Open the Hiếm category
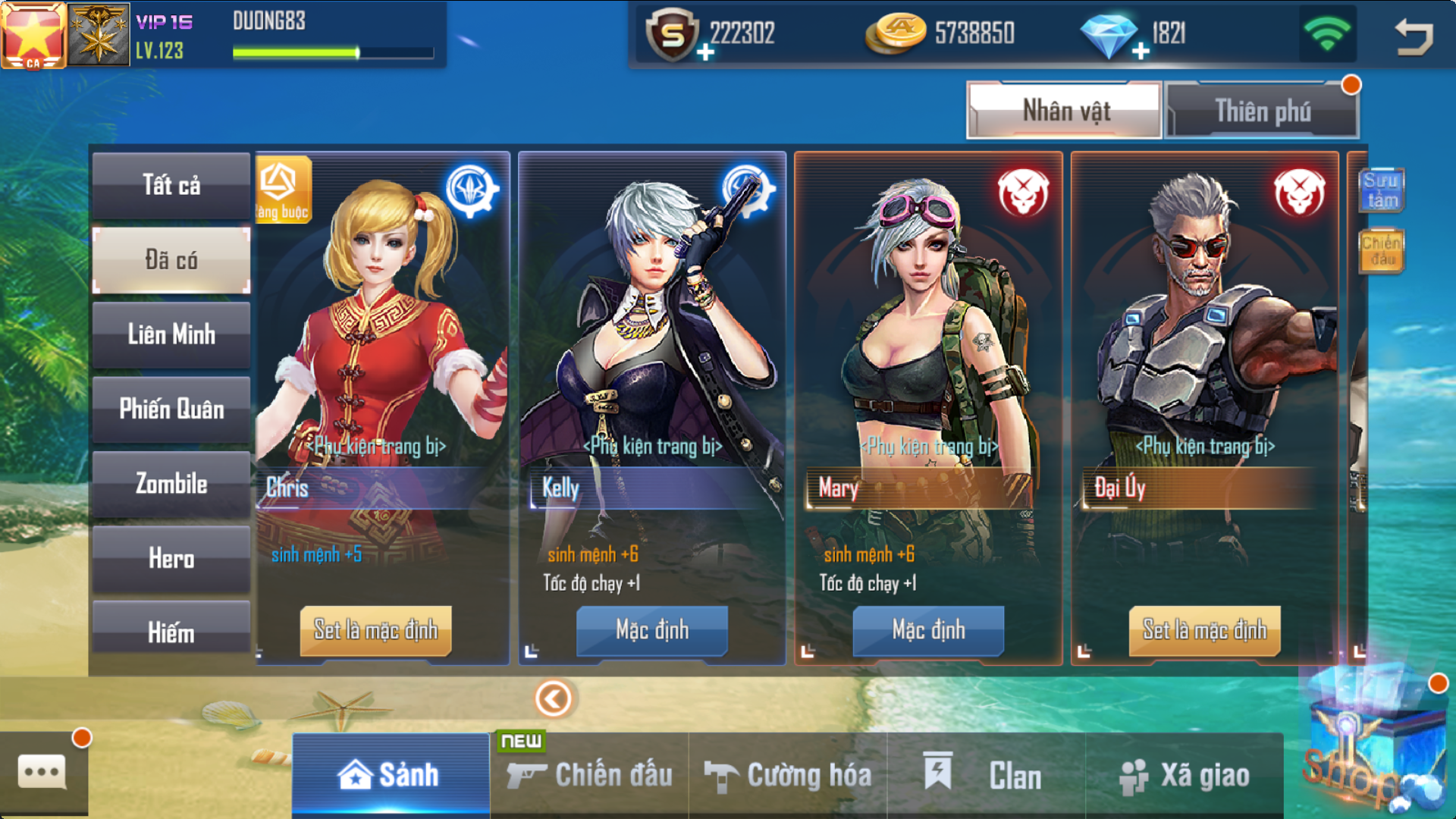Image resolution: width=1456 pixels, height=819 pixels. (171, 631)
